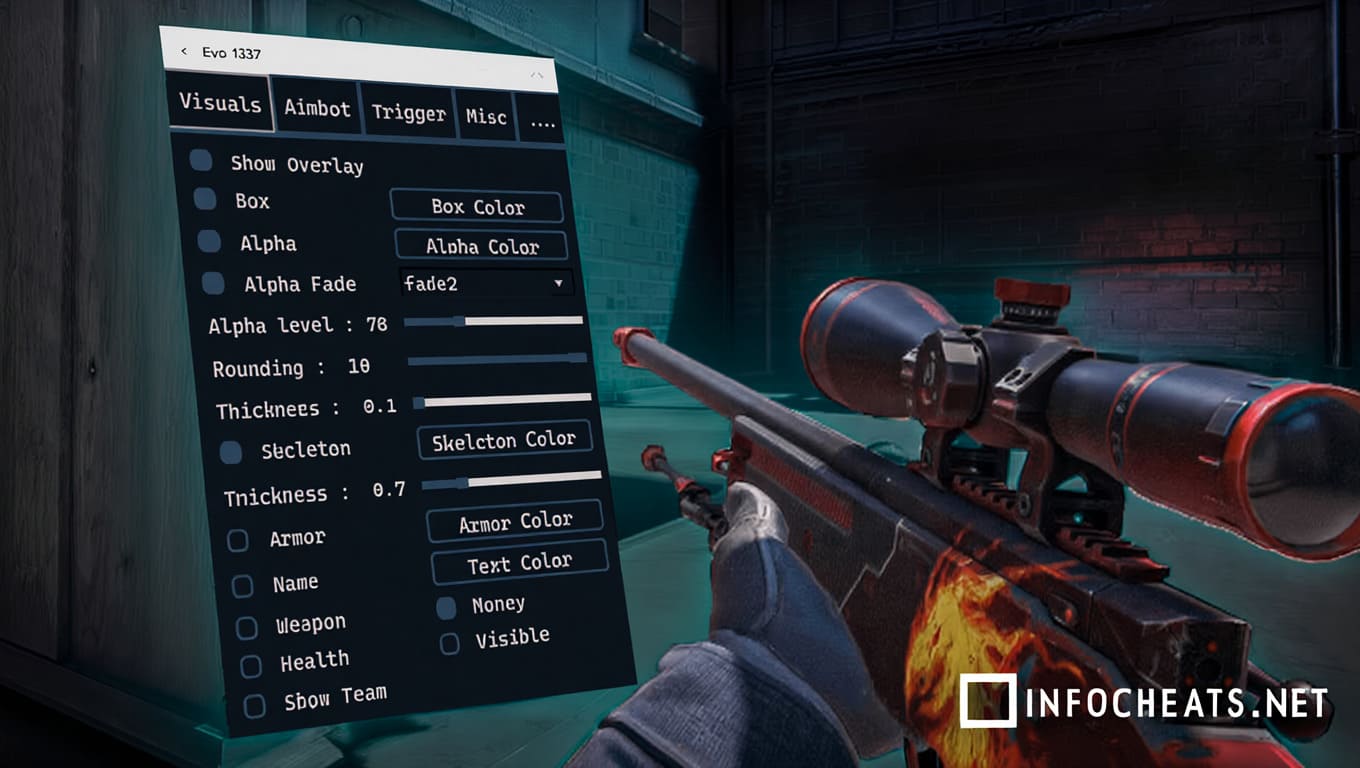Adjust the Alpha level slider

coord(493,321)
